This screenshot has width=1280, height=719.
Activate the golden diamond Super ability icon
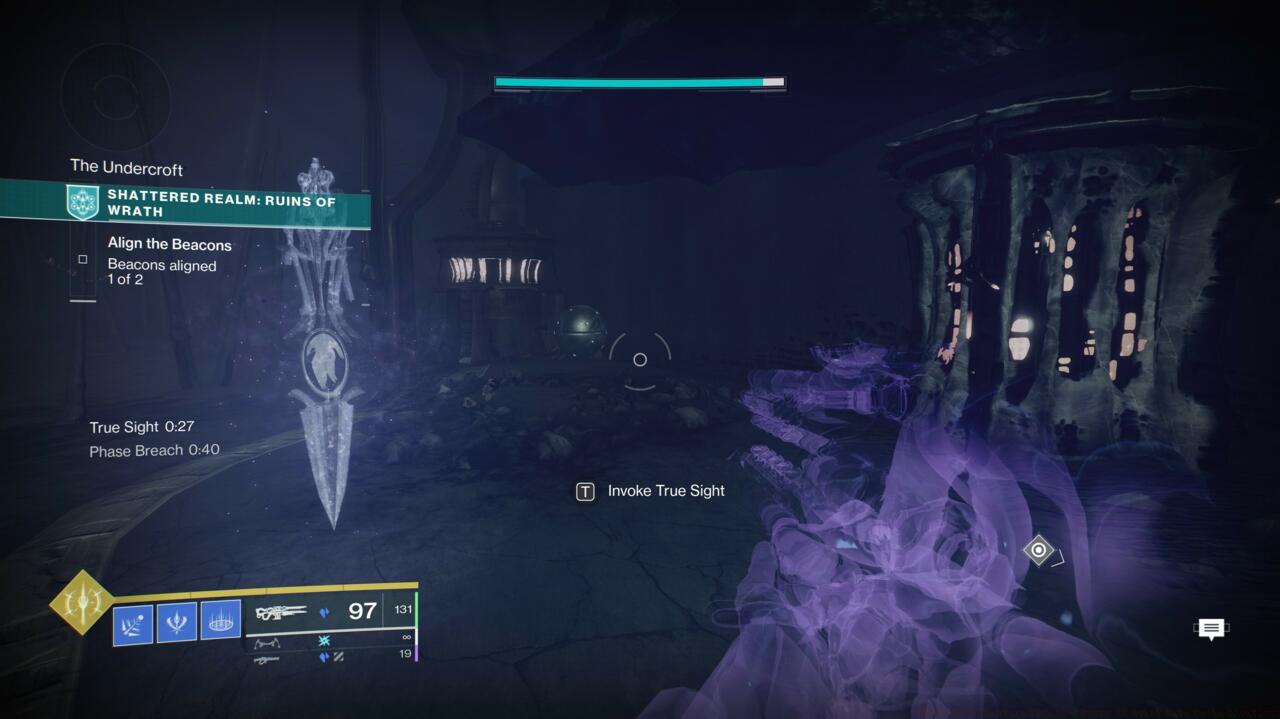[82, 602]
